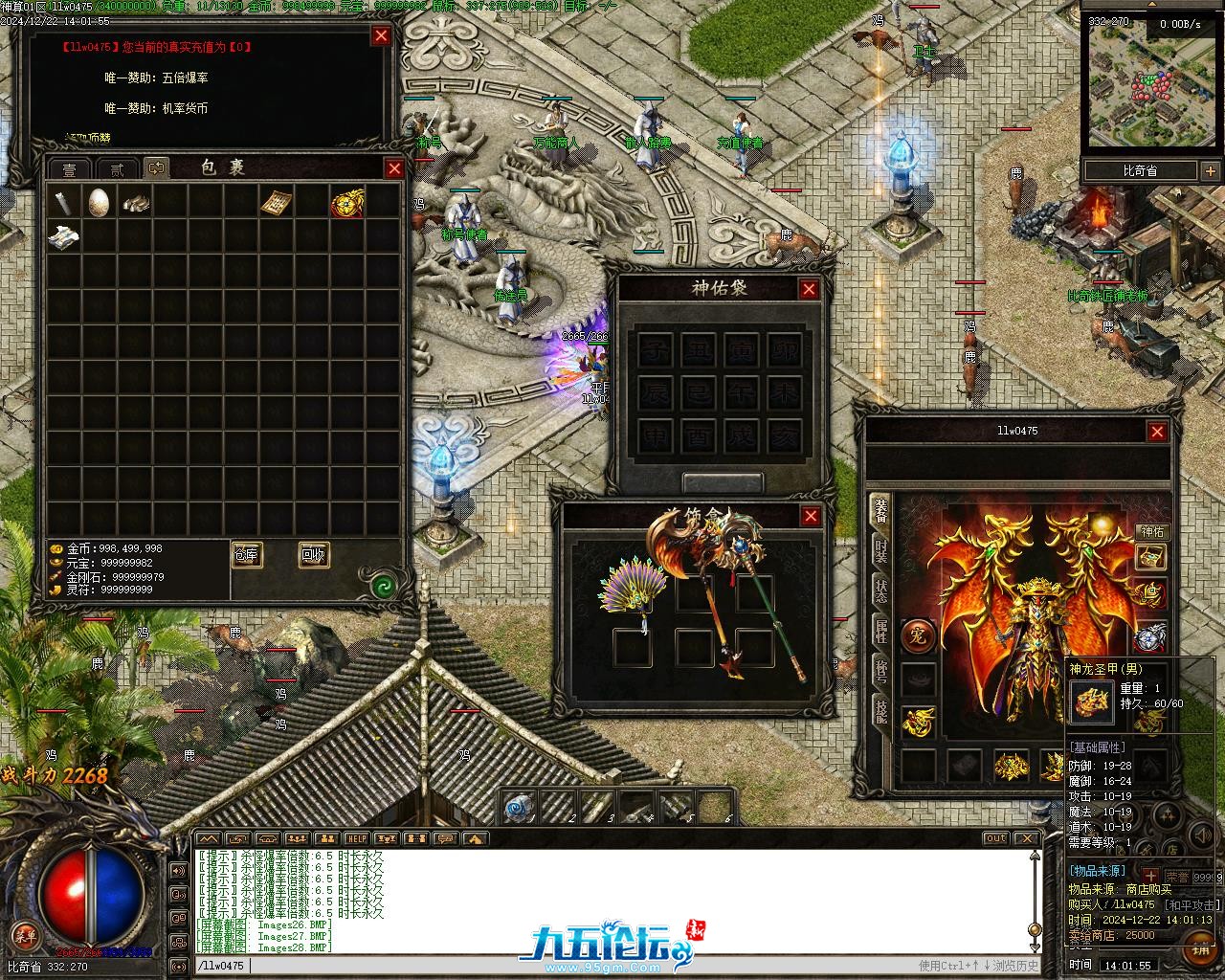Click the 回收 recycle button

(x=313, y=554)
